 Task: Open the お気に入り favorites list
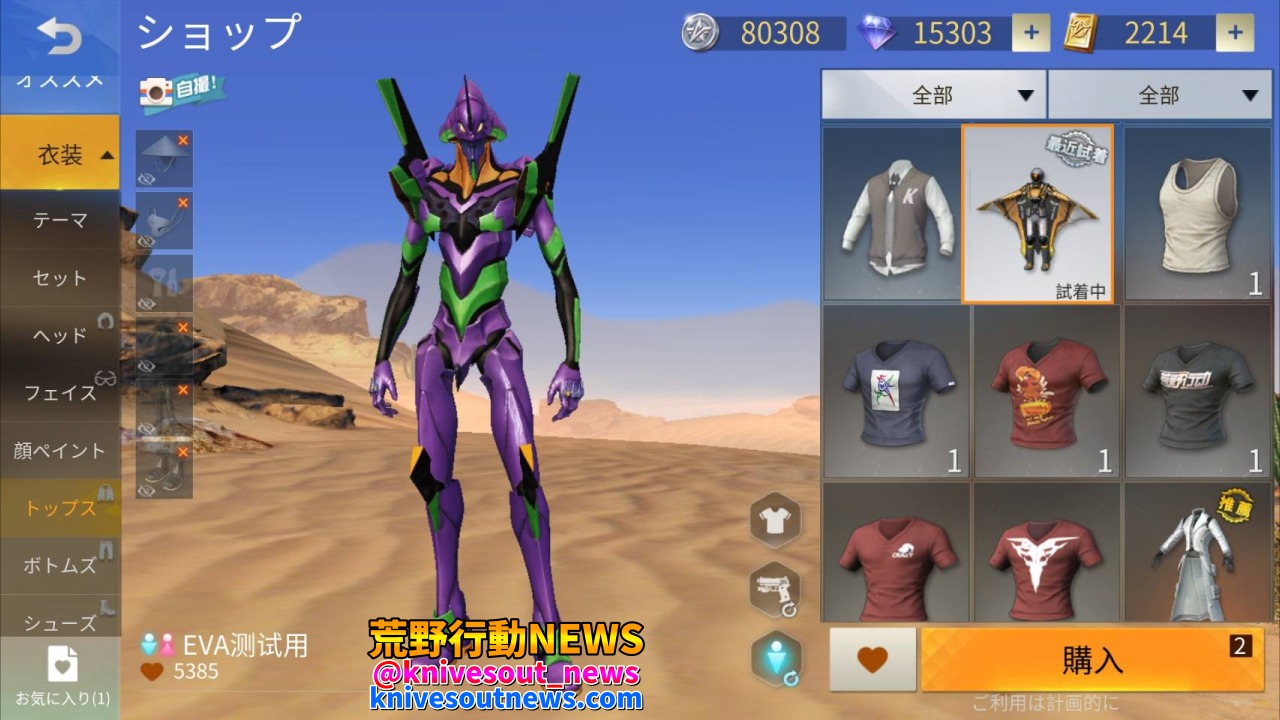point(62,677)
